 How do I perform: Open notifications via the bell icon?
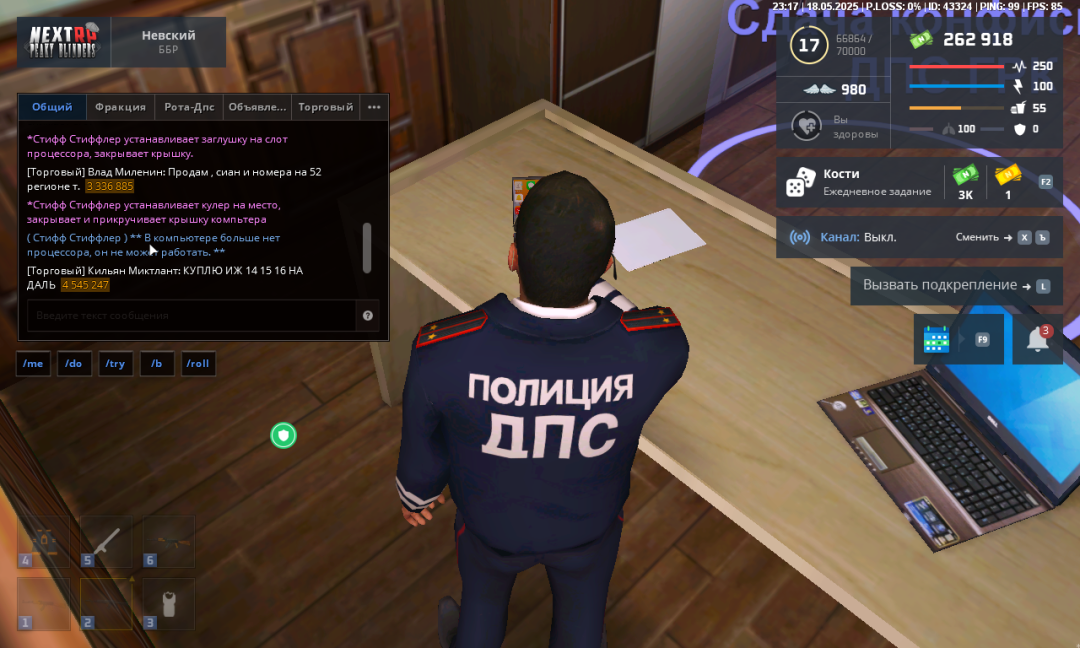1038,340
